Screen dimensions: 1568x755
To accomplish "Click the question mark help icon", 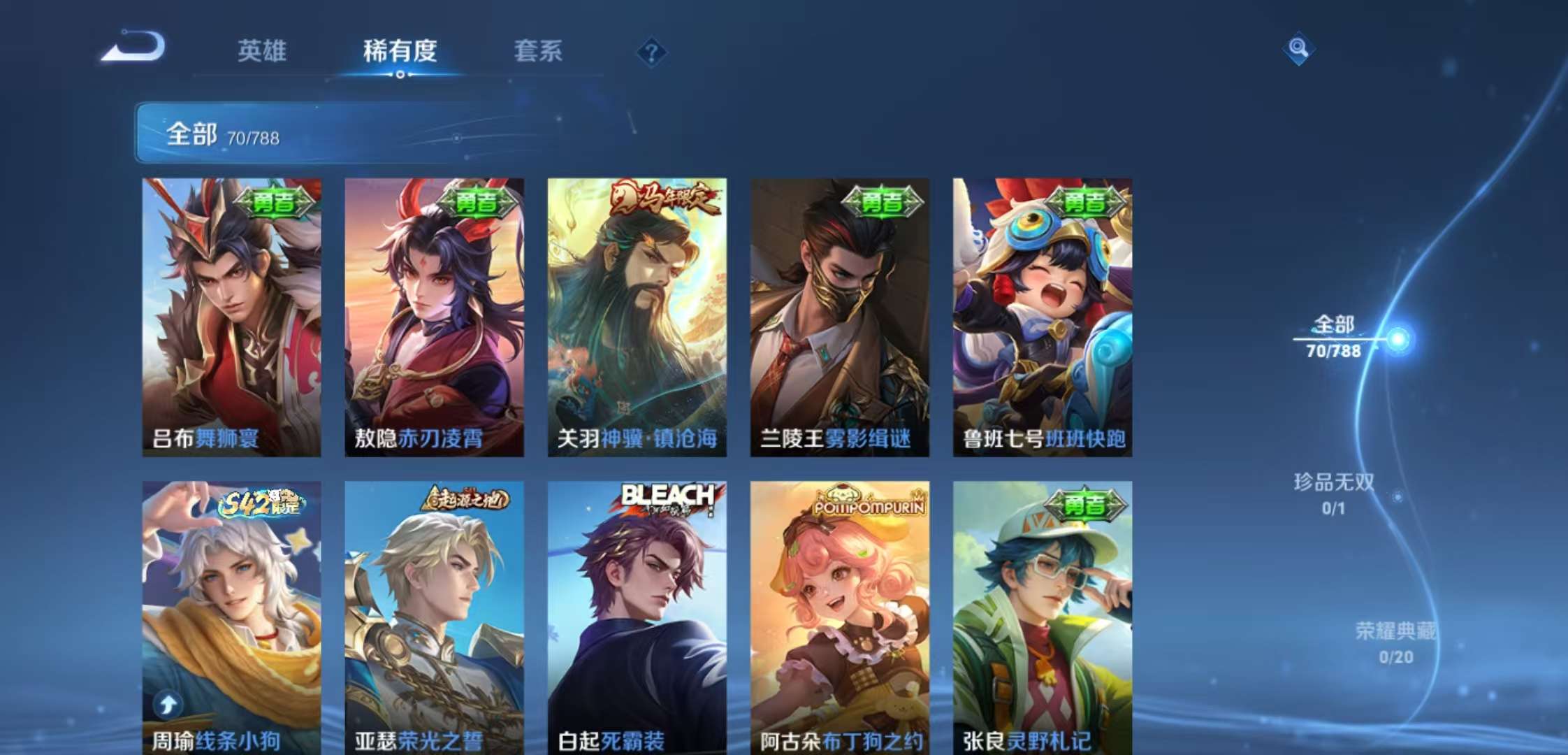I will point(651,52).
